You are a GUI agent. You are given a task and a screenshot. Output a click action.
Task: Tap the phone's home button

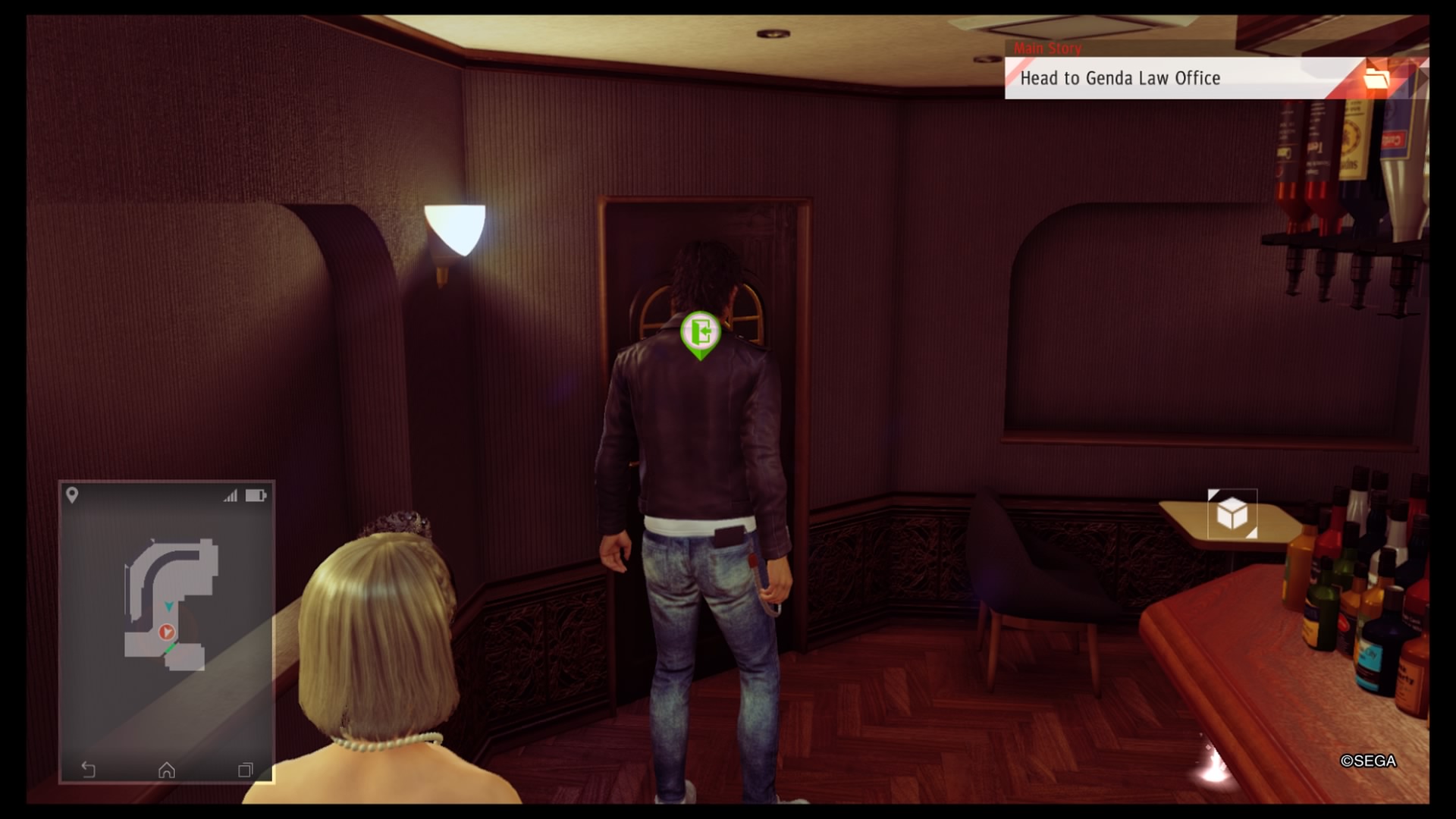pos(167,770)
